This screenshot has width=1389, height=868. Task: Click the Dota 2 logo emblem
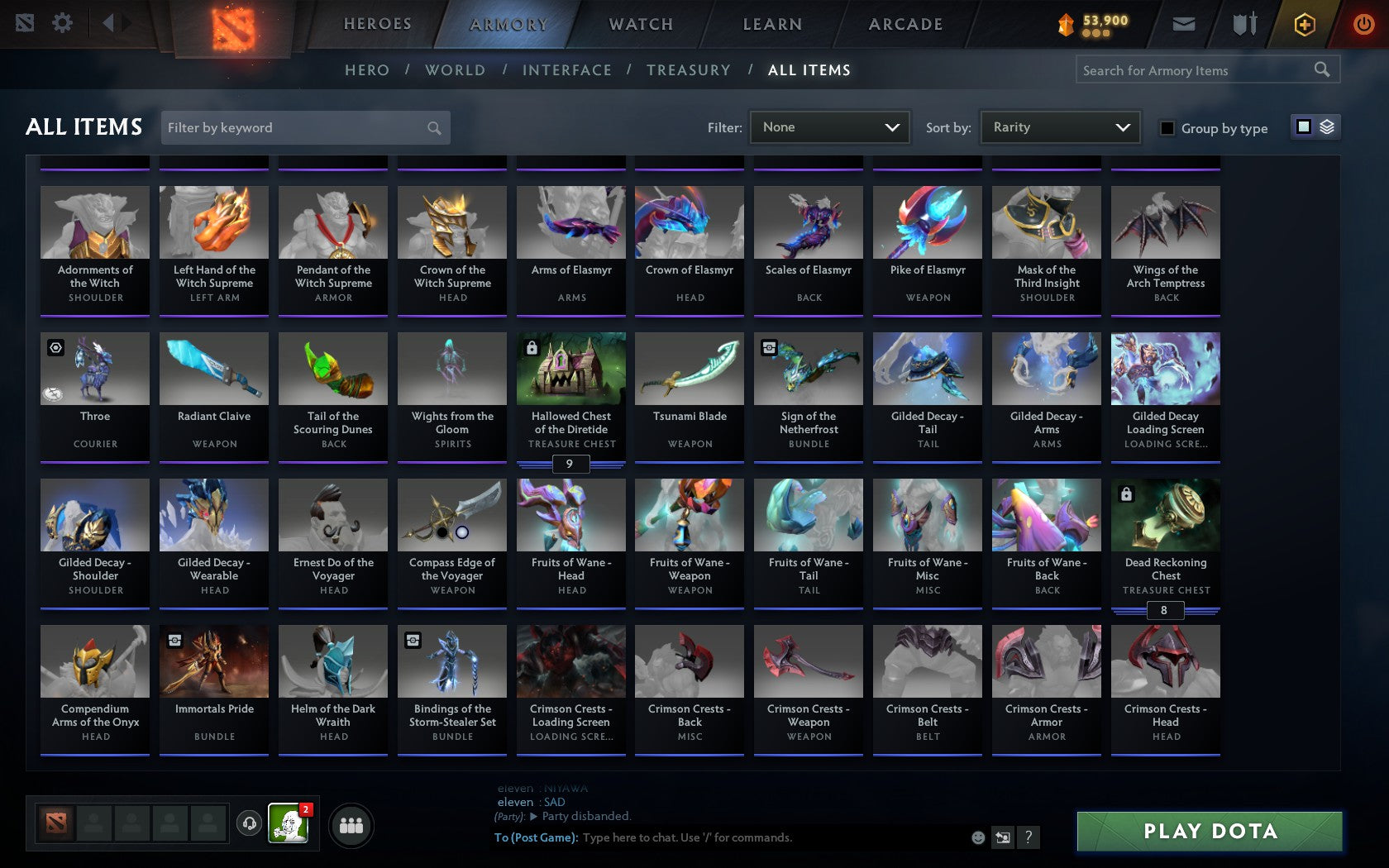[234, 24]
